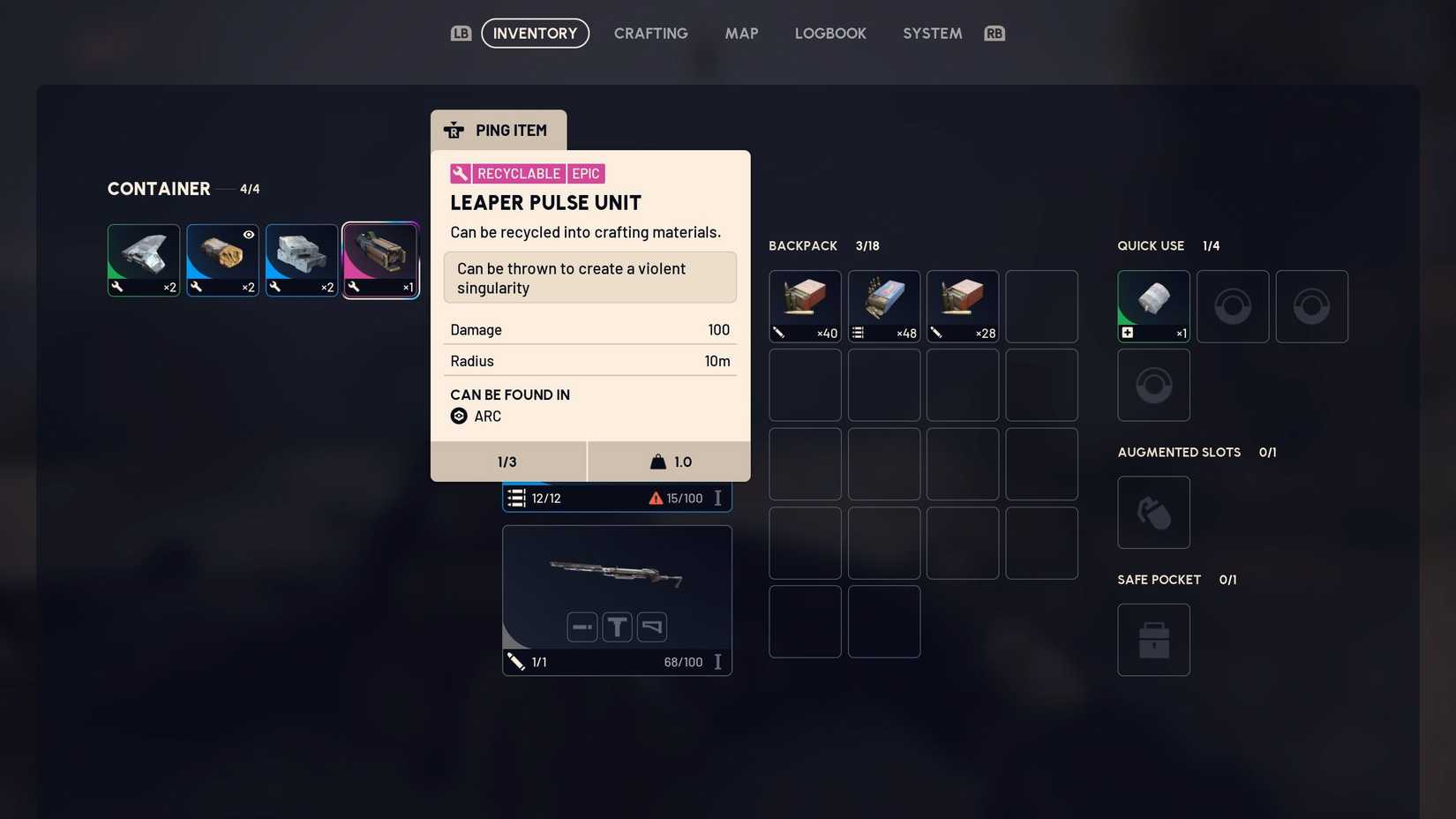Open the Logbook screen
The image size is (1456, 819).
tap(829, 33)
